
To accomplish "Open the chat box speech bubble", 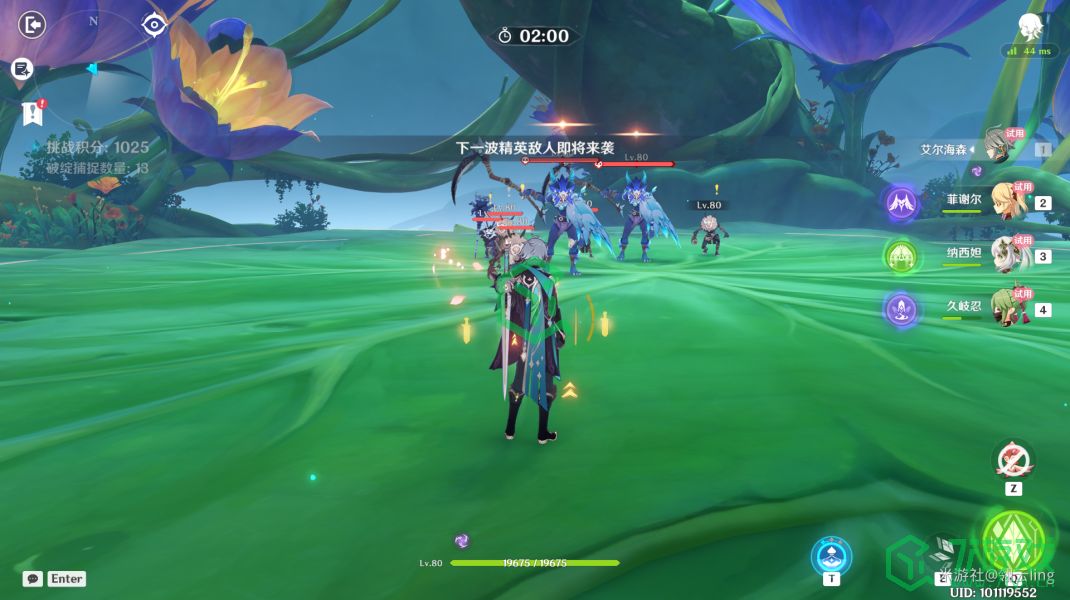I will point(32,578).
